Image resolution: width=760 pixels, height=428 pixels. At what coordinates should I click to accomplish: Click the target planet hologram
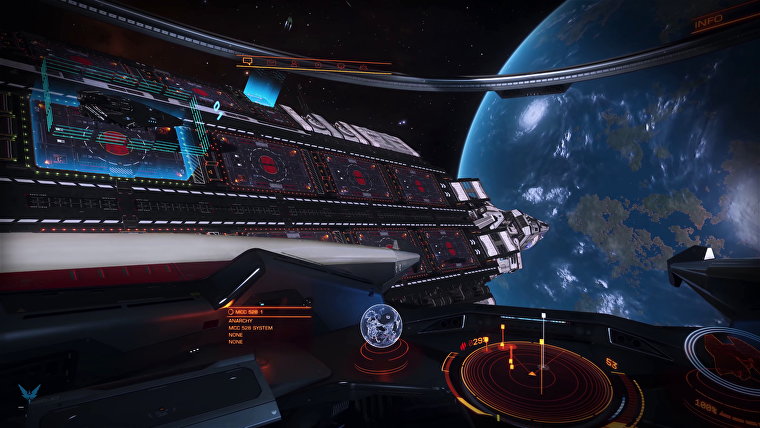[x=381, y=328]
